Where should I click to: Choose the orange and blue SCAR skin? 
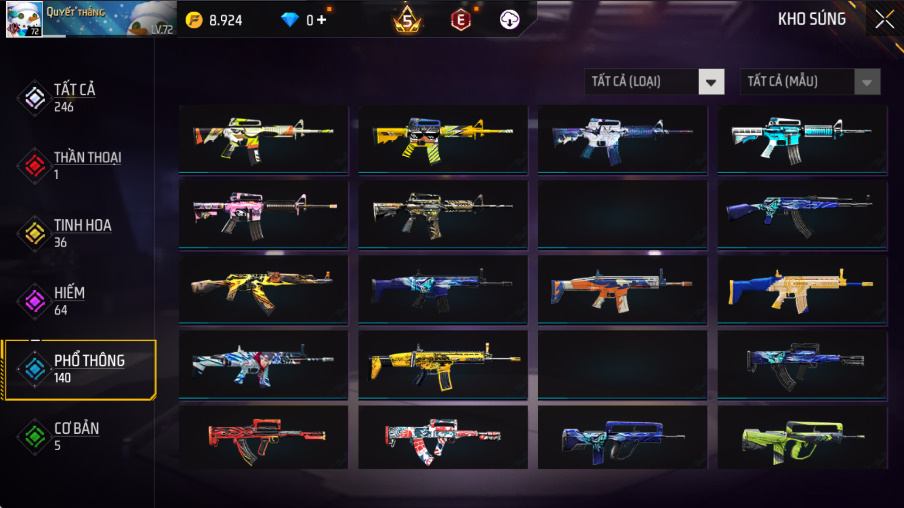(622, 288)
